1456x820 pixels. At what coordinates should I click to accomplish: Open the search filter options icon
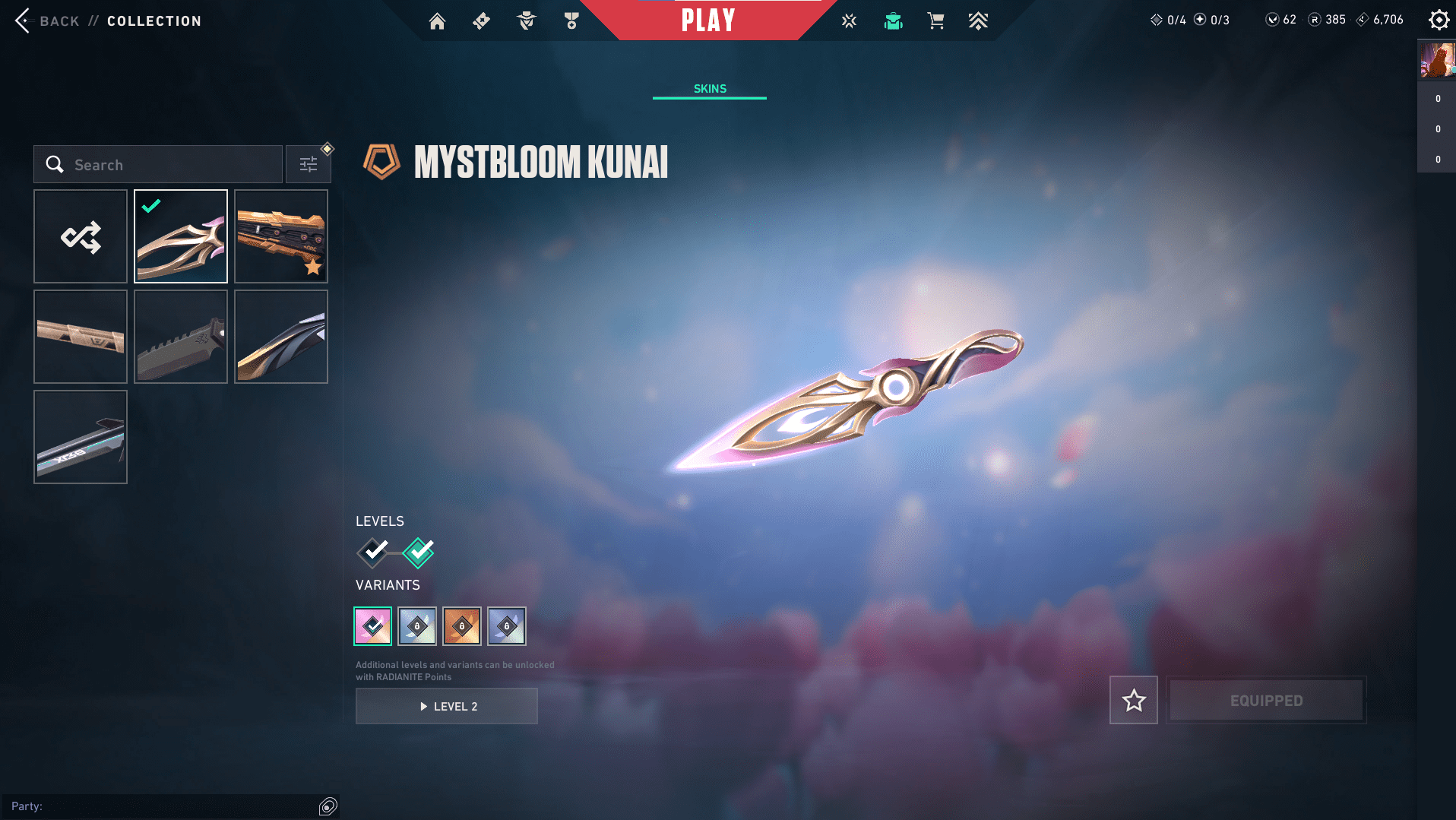click(309, 163)
